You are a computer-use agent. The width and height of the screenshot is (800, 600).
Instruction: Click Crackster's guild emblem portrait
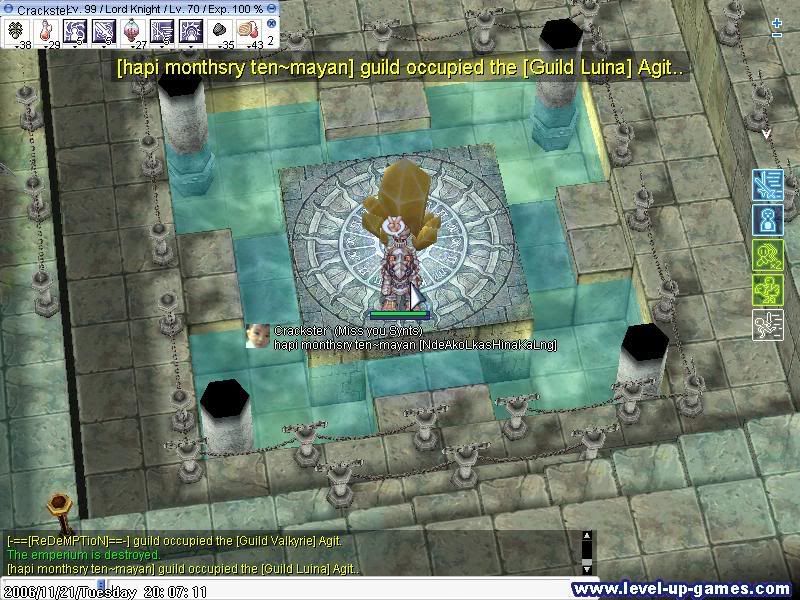click(x=258, y=336)
